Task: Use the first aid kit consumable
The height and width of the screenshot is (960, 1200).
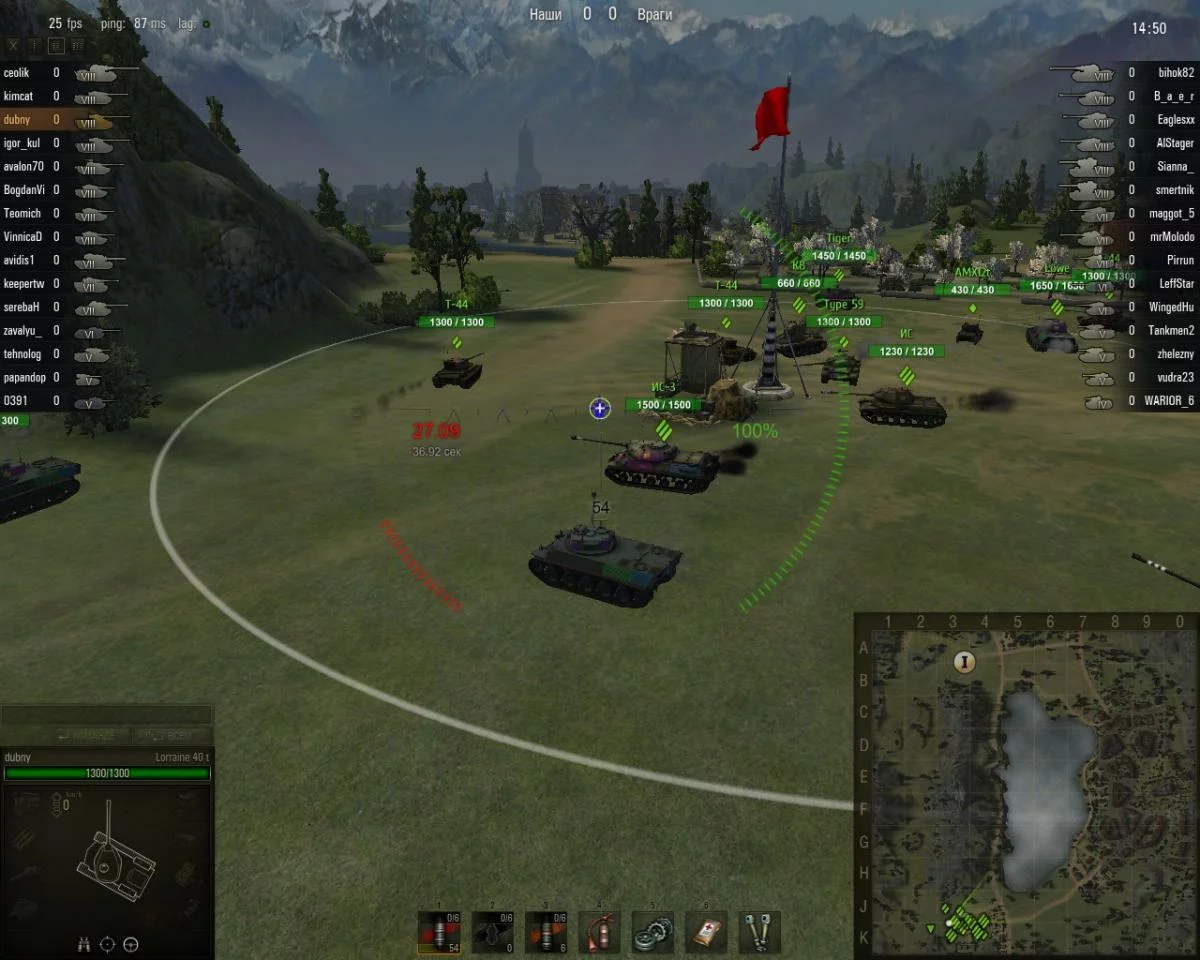Action: [x=706, y=932]
